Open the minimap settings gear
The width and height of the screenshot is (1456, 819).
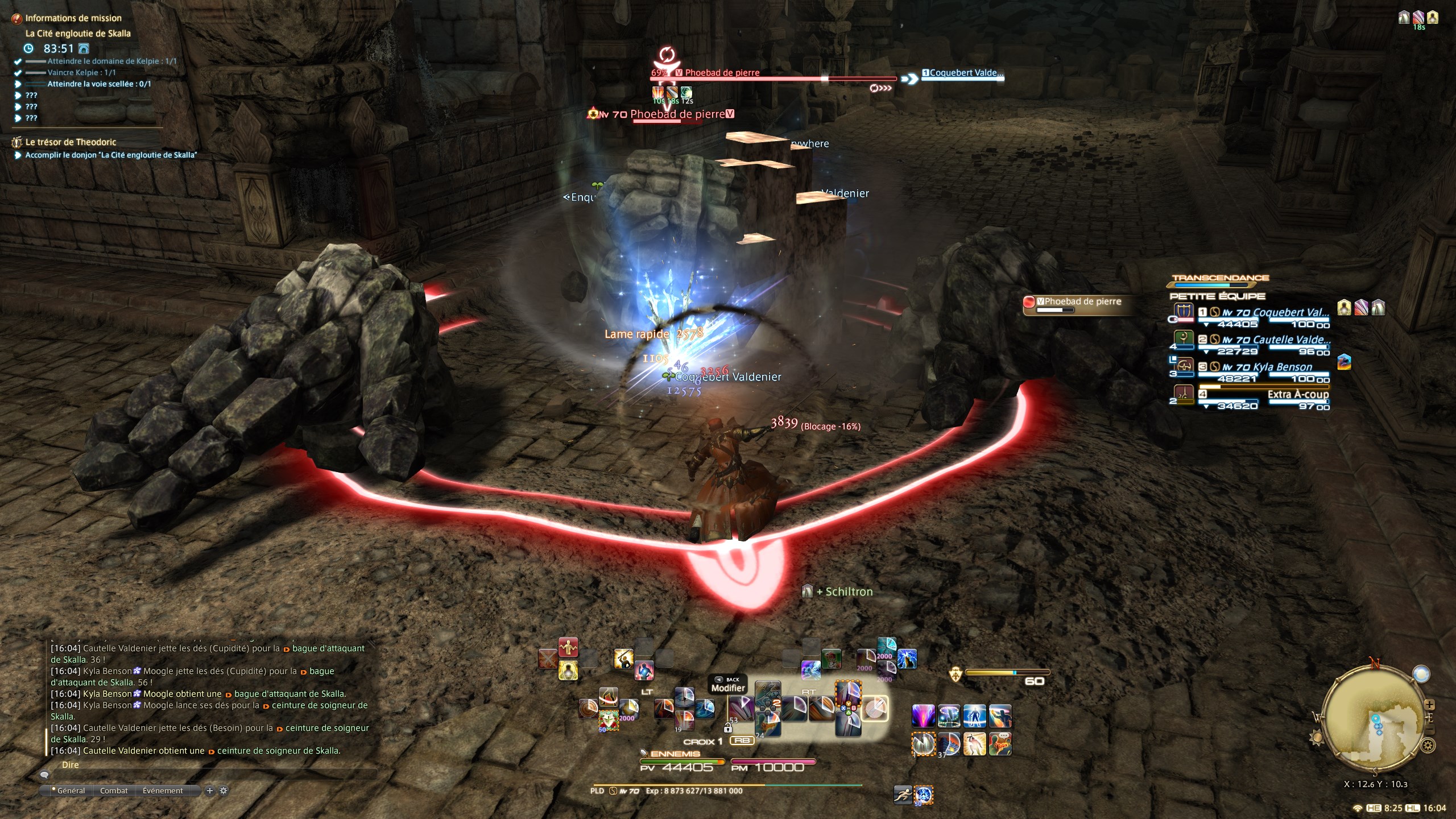click(1428, 745)
